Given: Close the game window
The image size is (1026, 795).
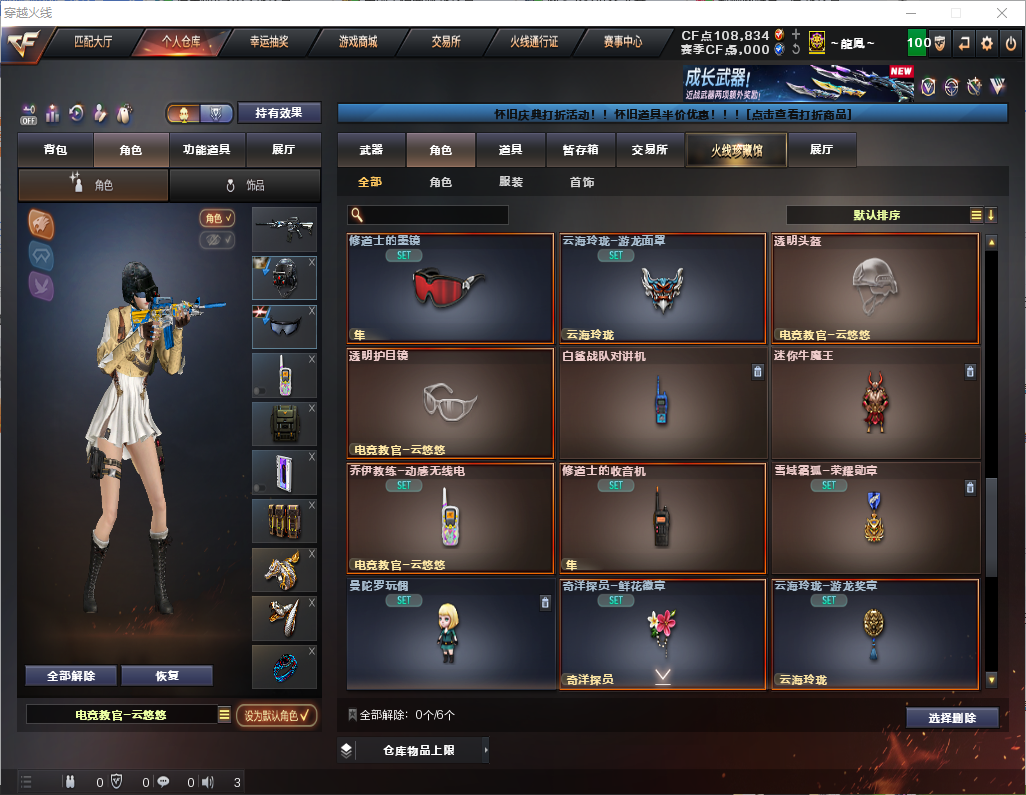Looking at the screenshot, I should [x=1002, y=13].
